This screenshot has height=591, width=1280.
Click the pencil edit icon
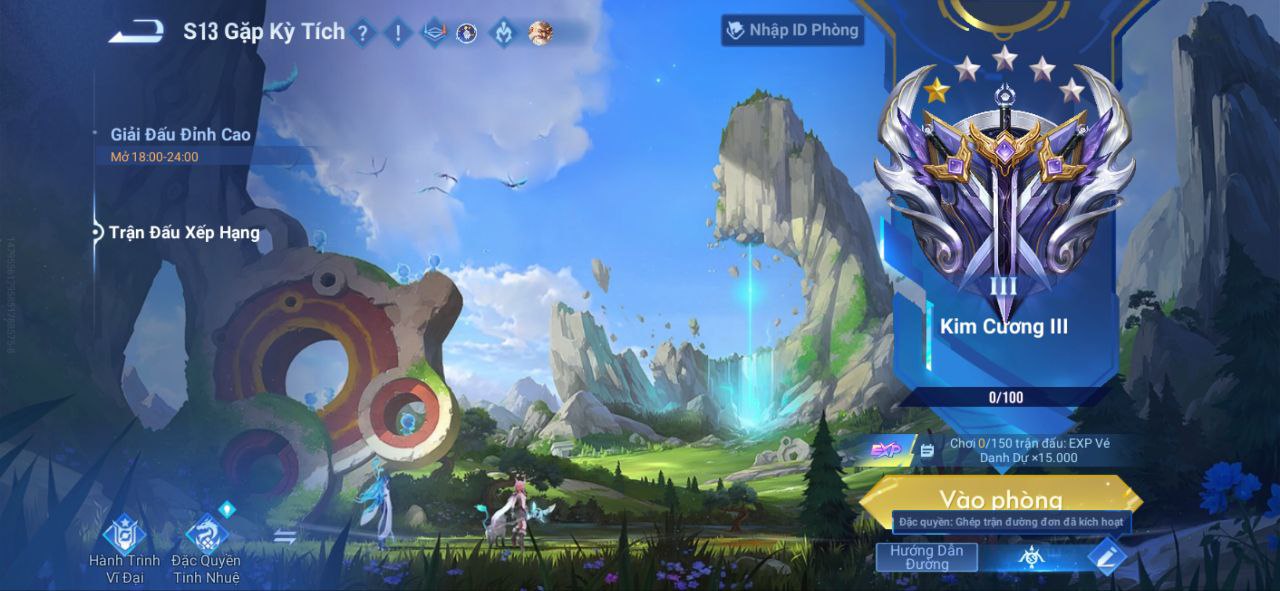[x=1104, y=556]
